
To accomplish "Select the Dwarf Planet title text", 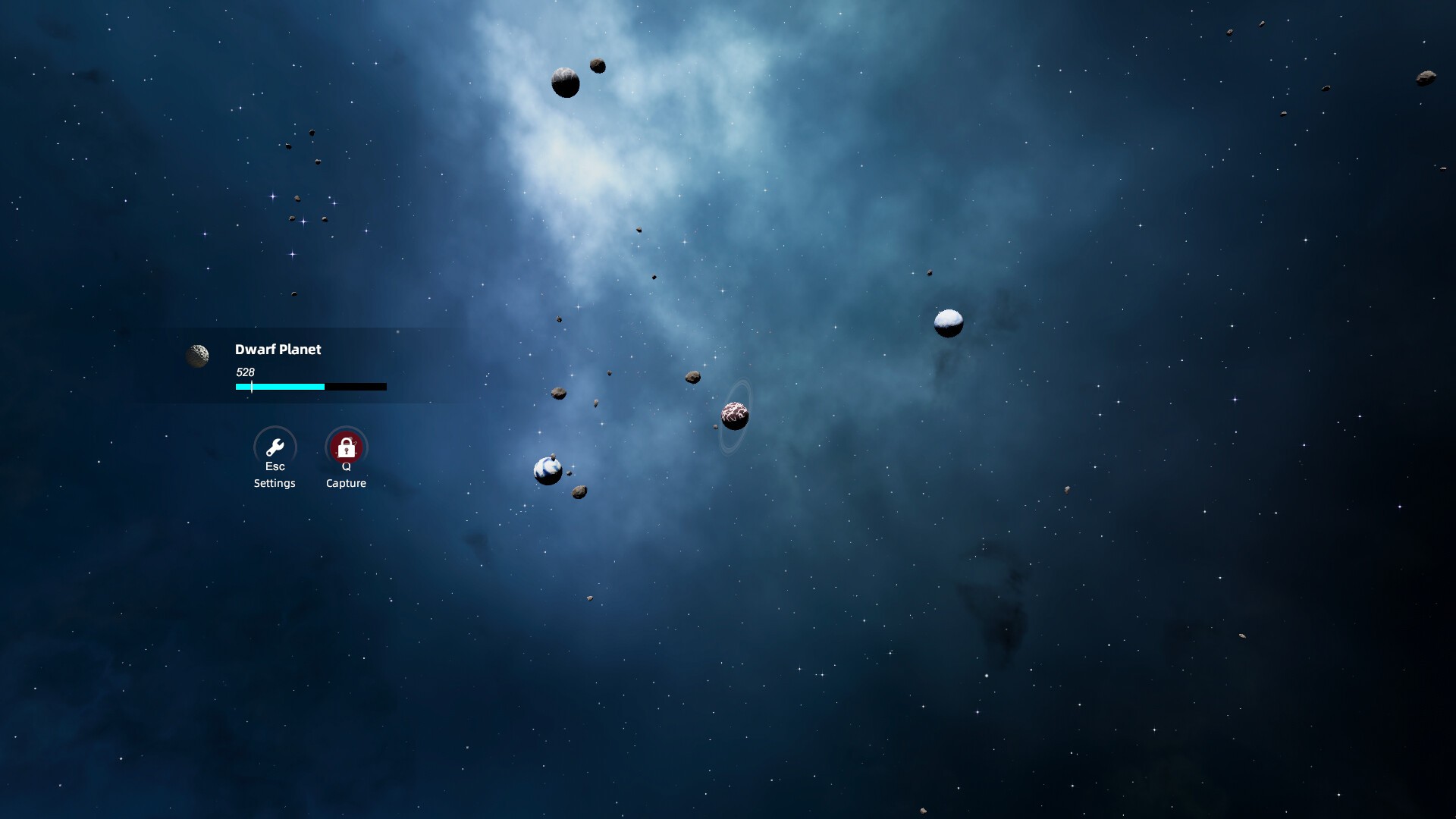I will coord(278,350).
